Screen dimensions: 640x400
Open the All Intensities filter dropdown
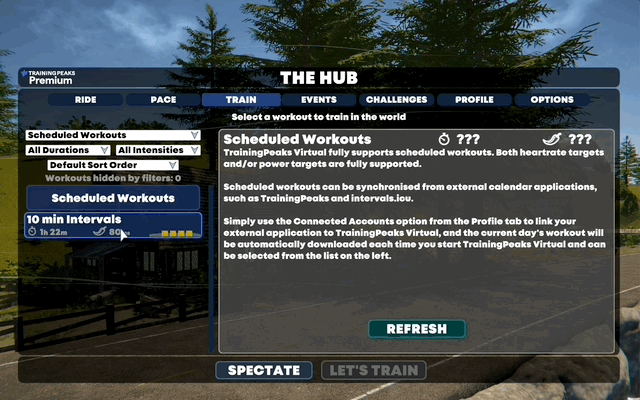coord(159,150)
